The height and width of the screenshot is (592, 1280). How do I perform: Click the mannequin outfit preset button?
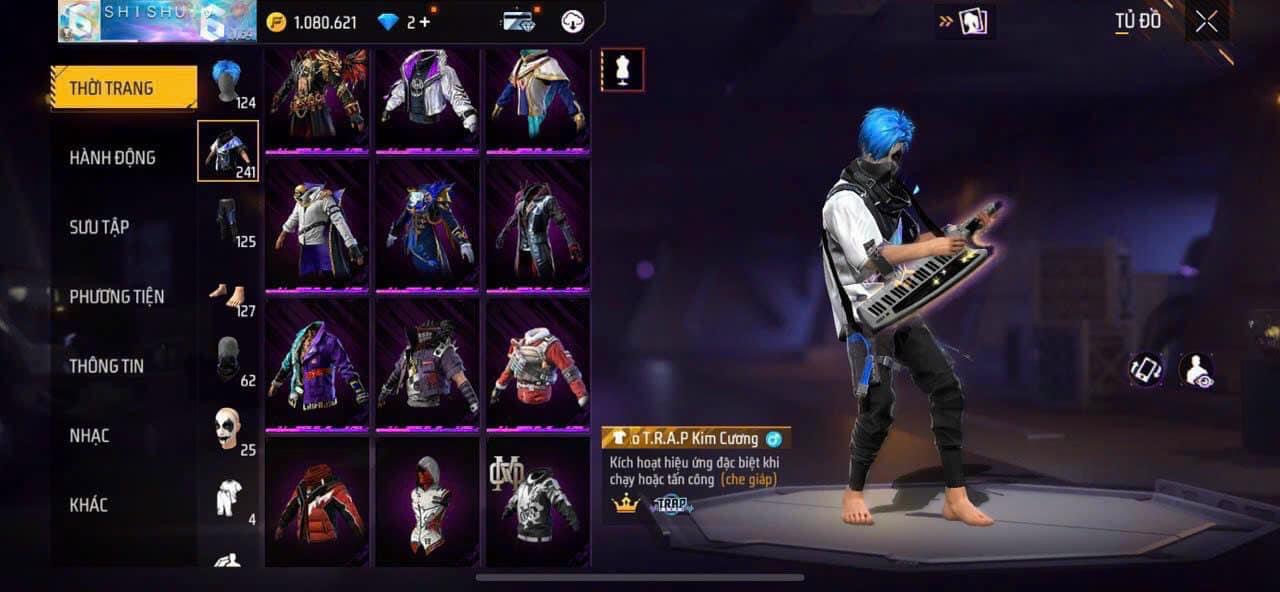tap(622, 70)
